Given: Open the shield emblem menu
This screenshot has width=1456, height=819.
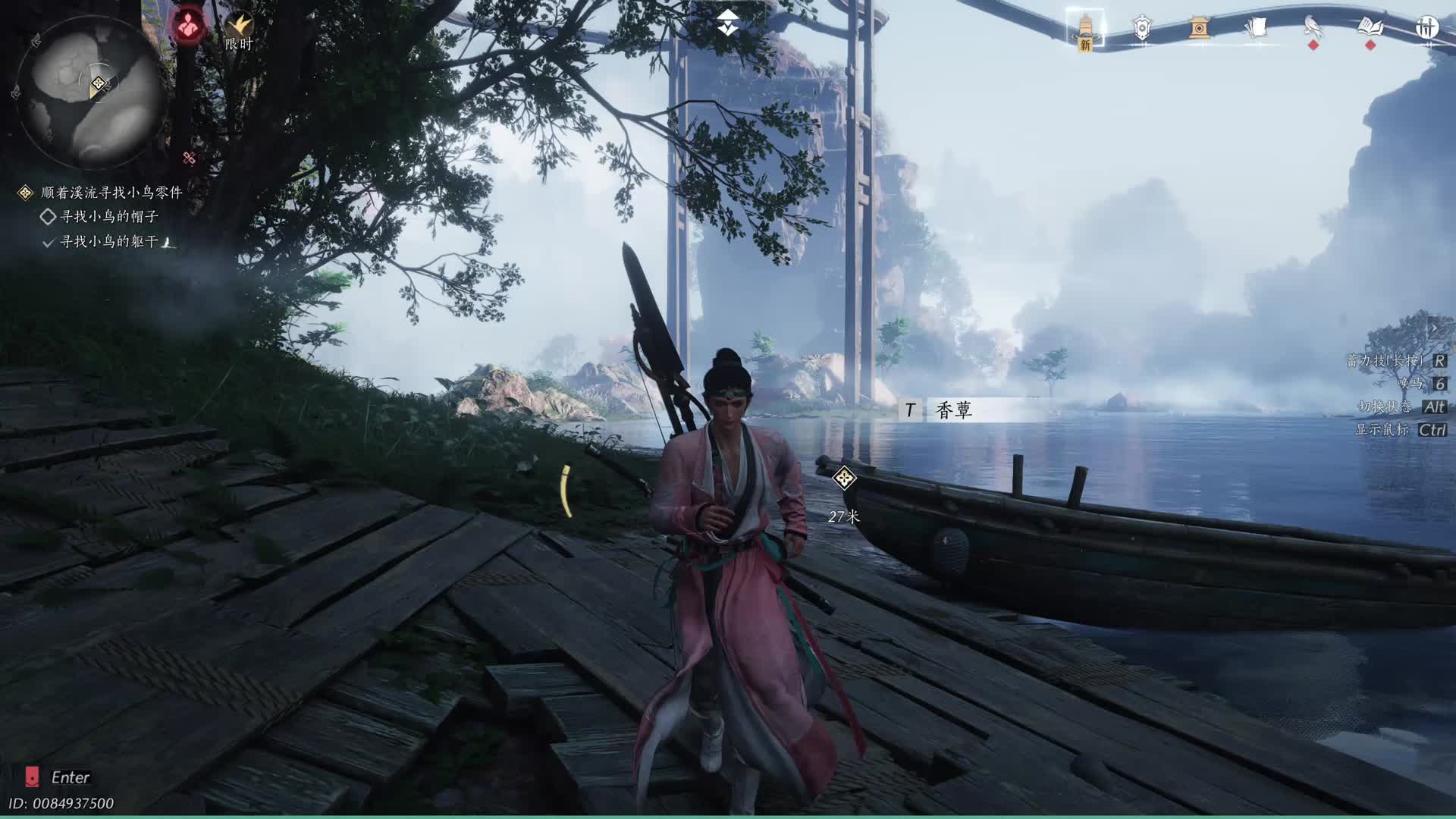Looking at the screenshot, I should pyautogui.click(x=1142, y=29).
